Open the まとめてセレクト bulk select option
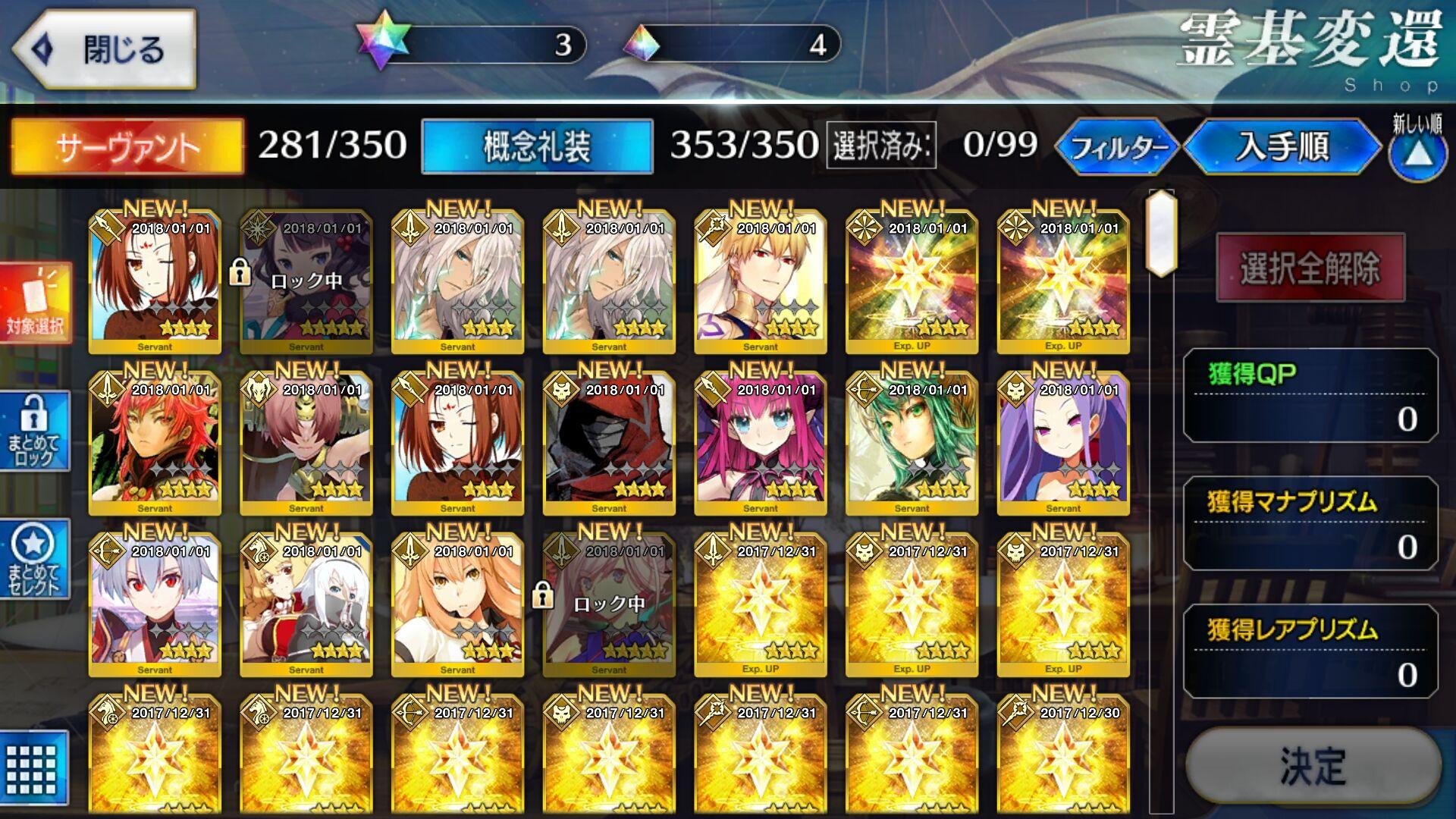This screenshot has width=1456, height=819. pyautogui.click(x=34, y=559)
